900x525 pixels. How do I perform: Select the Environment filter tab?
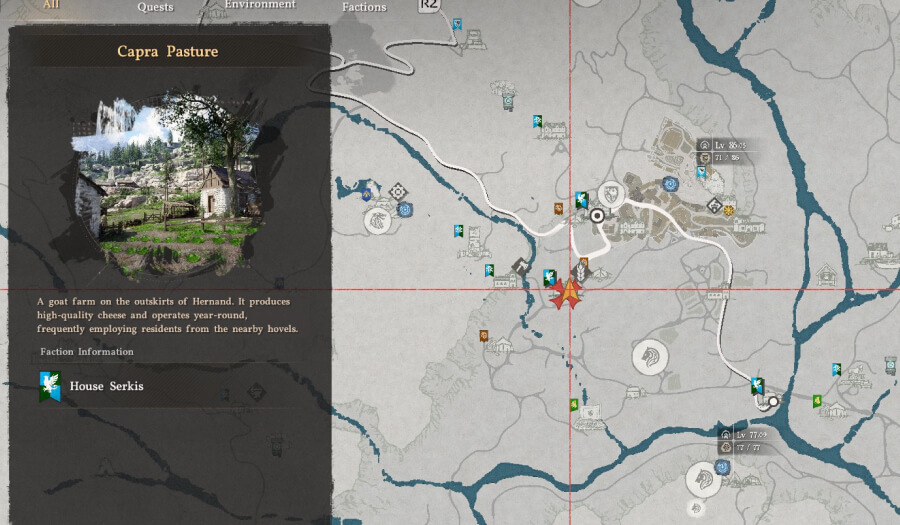tap(259, 5)
